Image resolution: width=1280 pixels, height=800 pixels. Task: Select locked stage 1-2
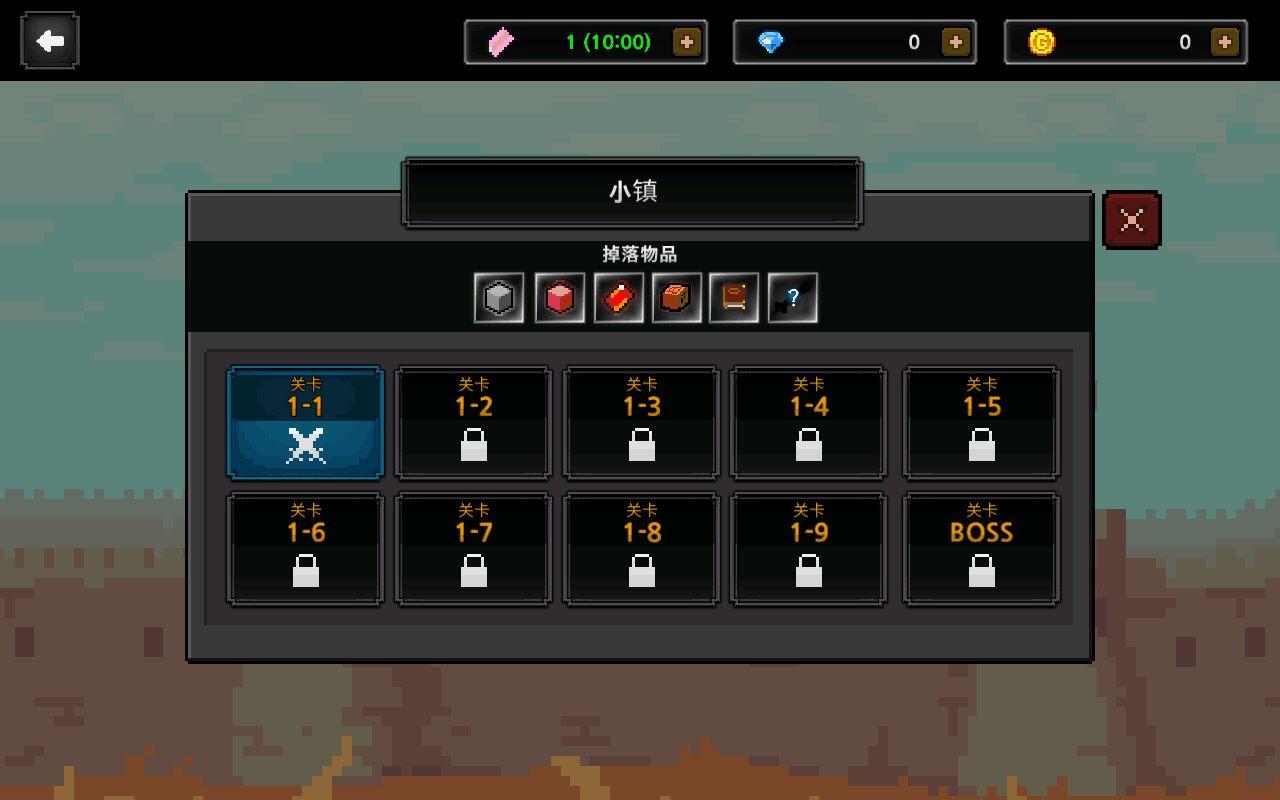coord(473,423)
